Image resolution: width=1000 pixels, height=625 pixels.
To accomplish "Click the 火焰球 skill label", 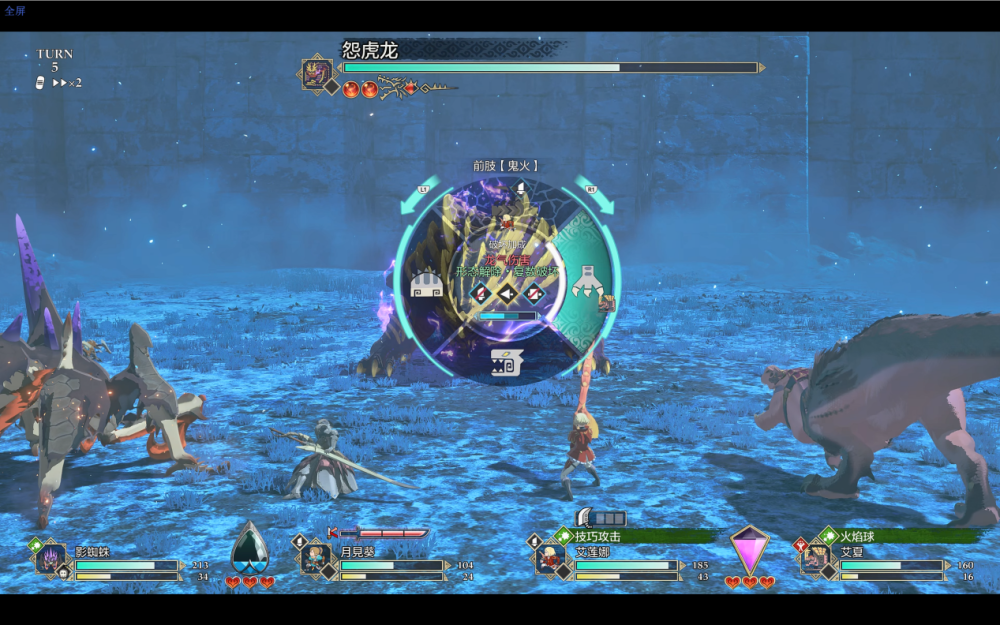I will click(858, 537).
